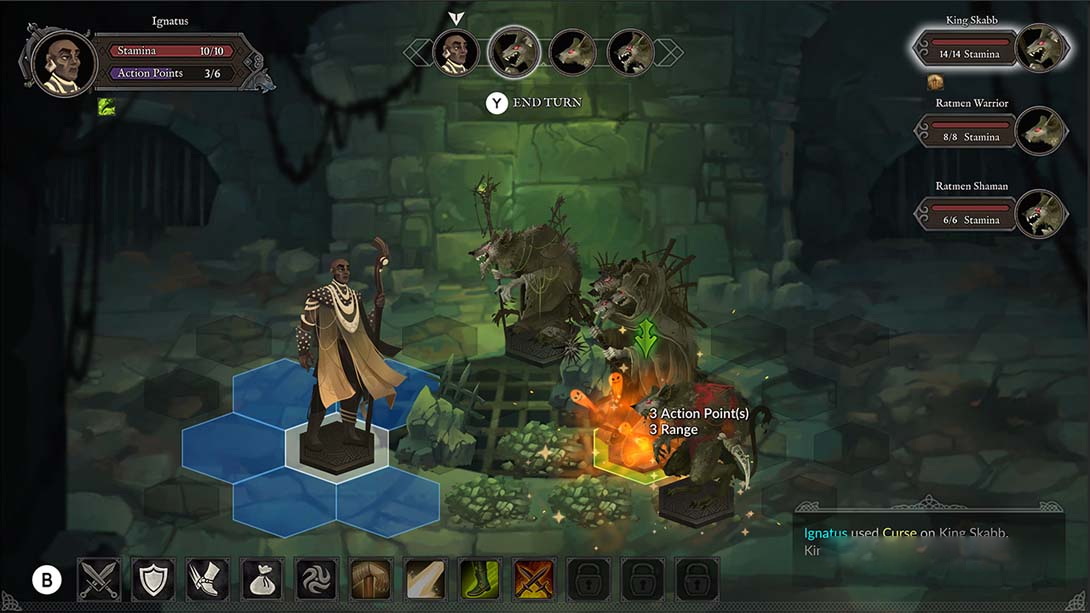Viewport: 1090px width, 613px height.
Task: Activate the triple swirl ability
Action: click(x=316, y=579)
